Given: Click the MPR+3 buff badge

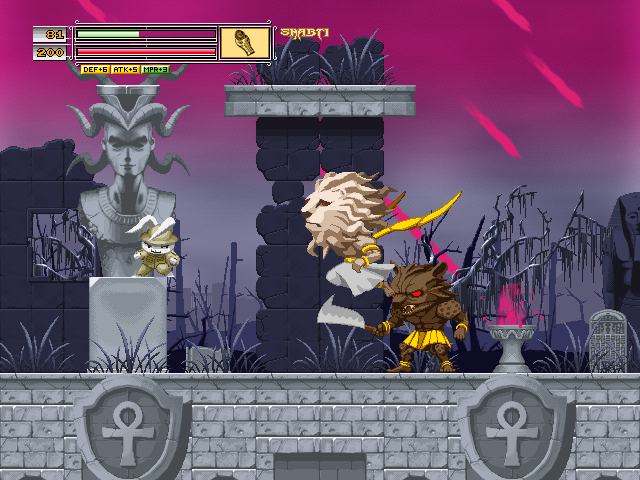Looking at the screenshot, I should point(155,70).
